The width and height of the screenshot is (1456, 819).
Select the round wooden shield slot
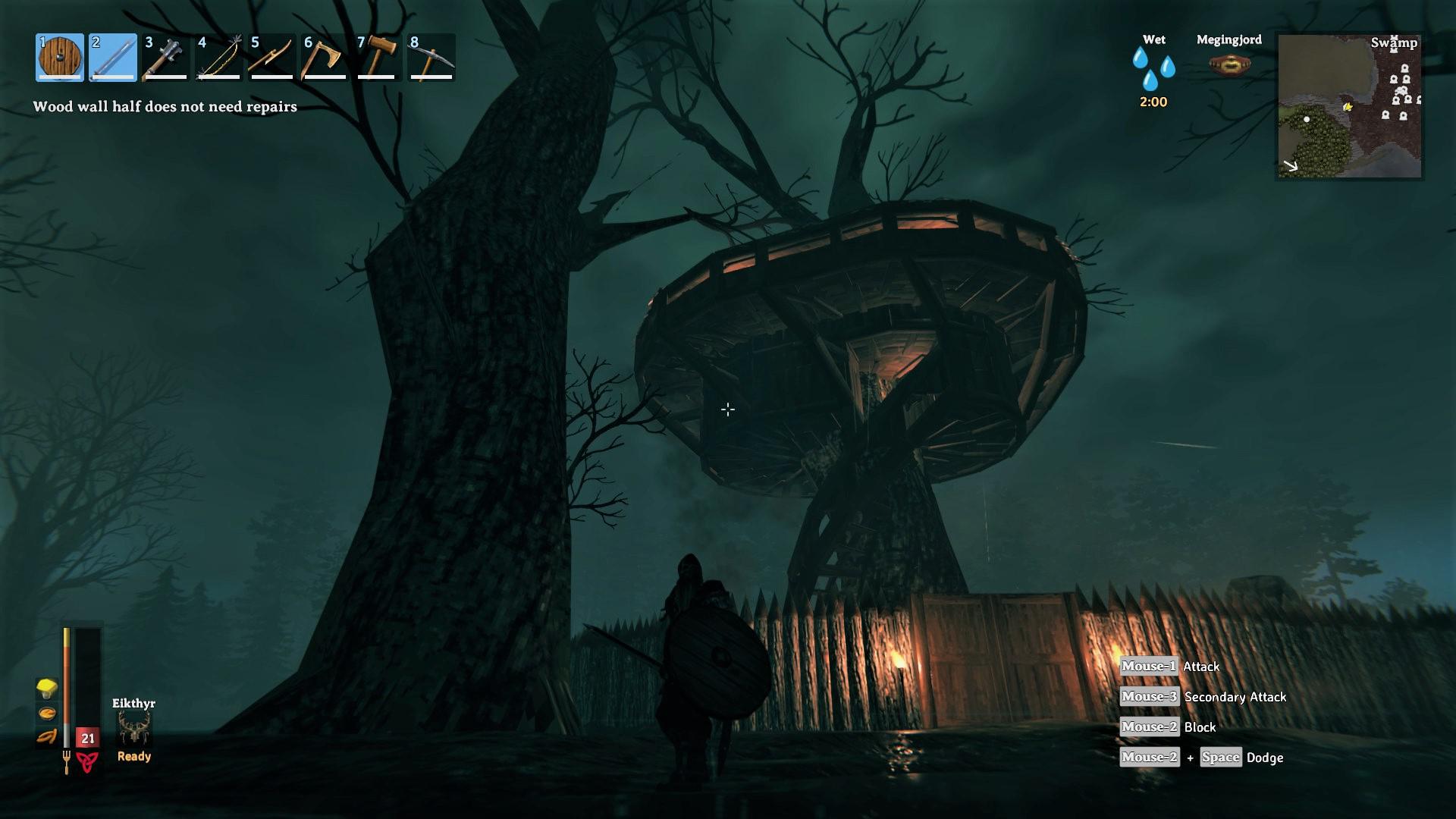point(60,58)
